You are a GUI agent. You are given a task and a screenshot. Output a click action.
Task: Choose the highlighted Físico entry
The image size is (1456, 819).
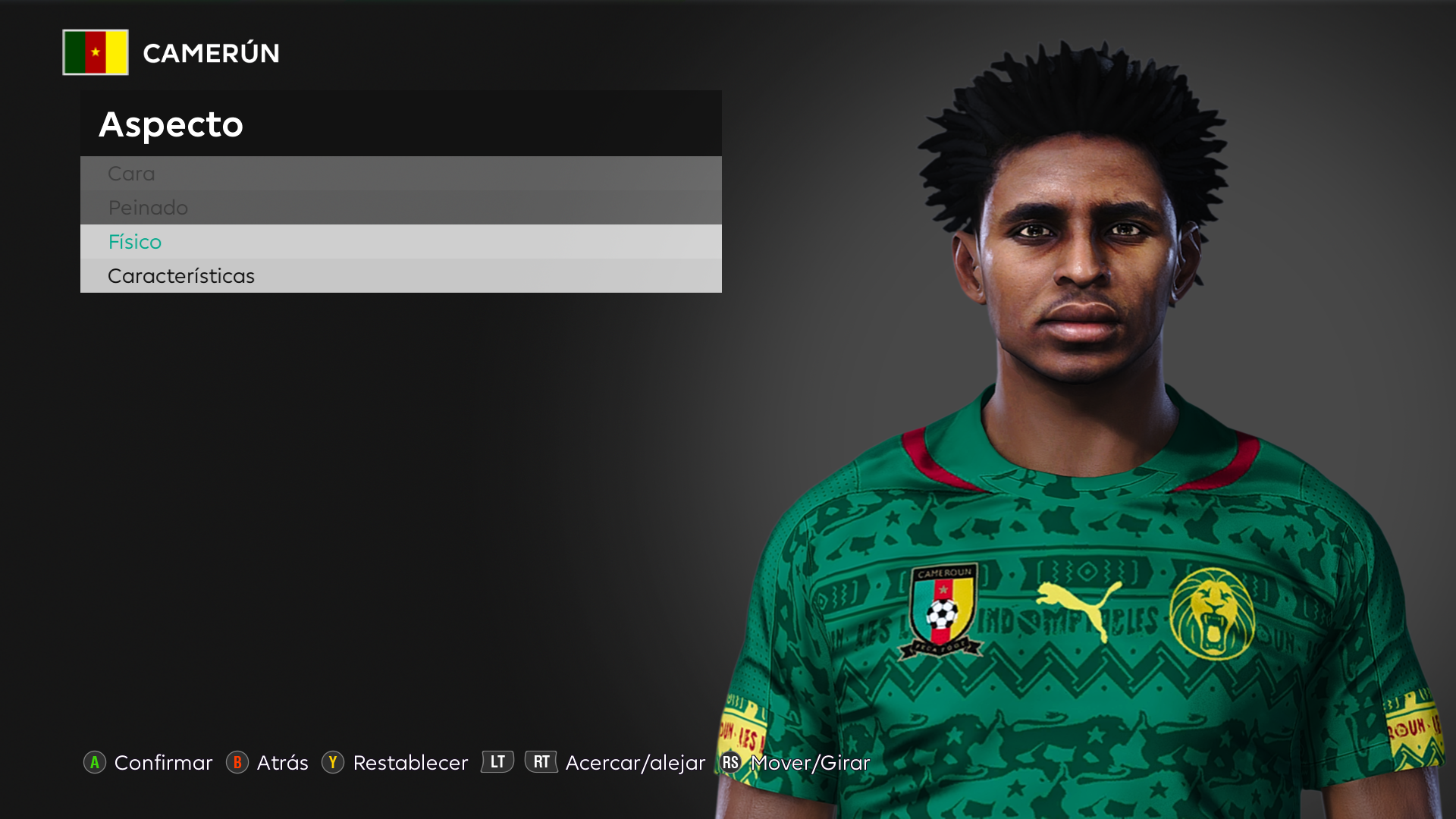400,242
